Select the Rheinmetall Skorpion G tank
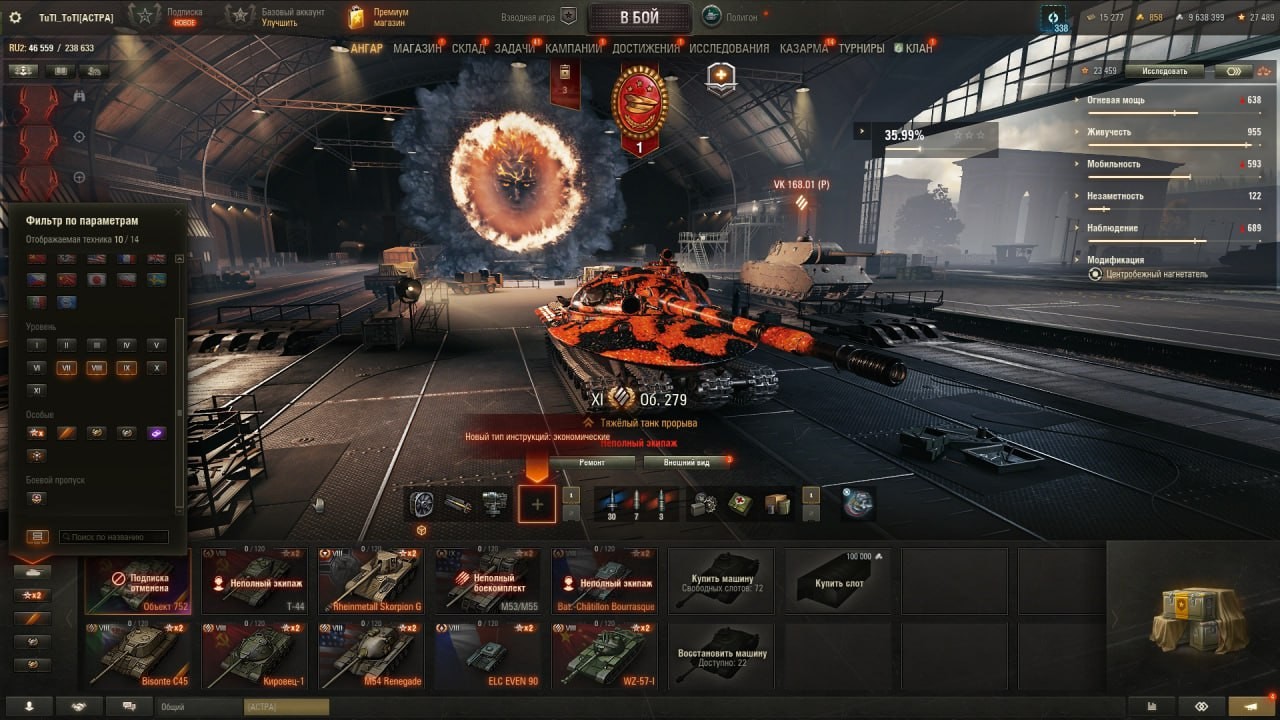 pos(371,580)
